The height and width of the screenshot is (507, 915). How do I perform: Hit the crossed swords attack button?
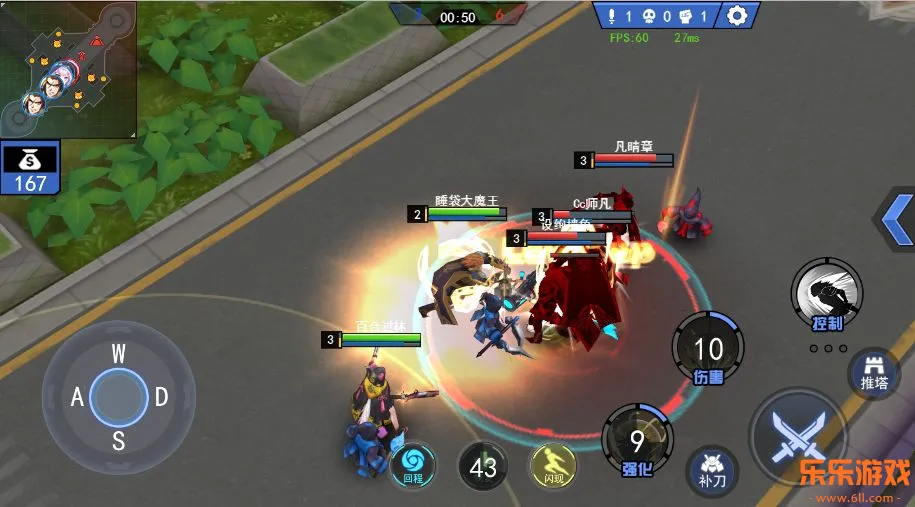pyautogui.click(x=798, y=439)
